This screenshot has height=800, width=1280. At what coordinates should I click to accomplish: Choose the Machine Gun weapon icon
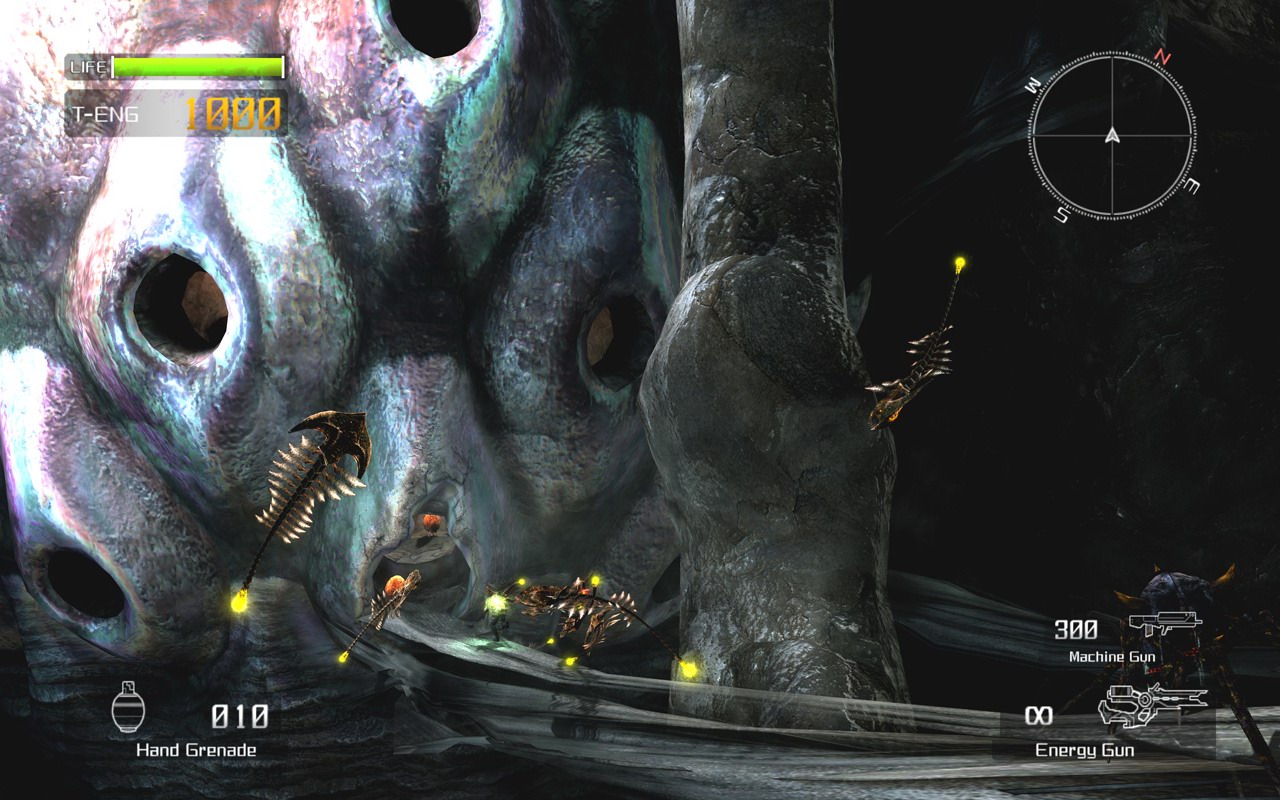pyautogui.click(x=1164, y=627)
